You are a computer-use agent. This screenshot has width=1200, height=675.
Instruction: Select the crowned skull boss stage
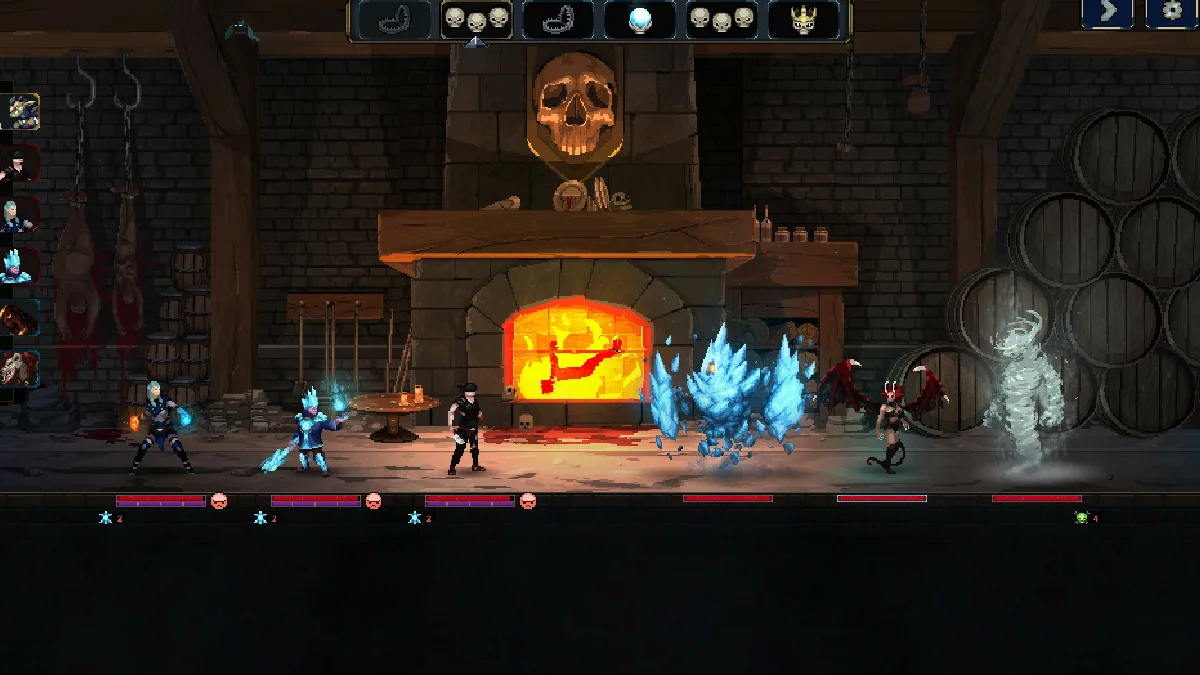803,19
